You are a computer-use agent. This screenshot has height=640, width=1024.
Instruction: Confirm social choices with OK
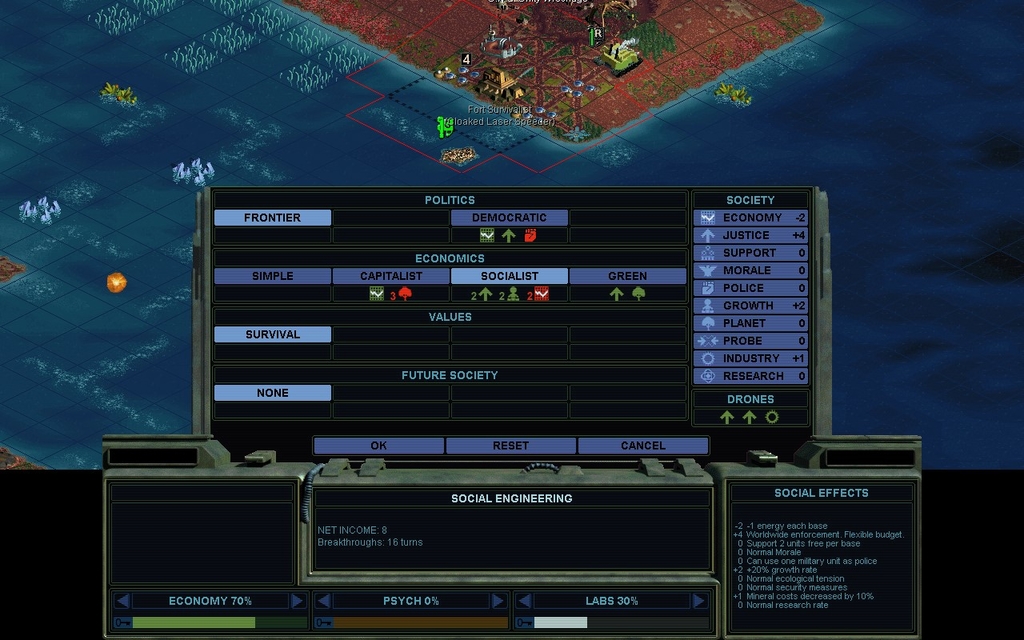(x=378, y=445)
